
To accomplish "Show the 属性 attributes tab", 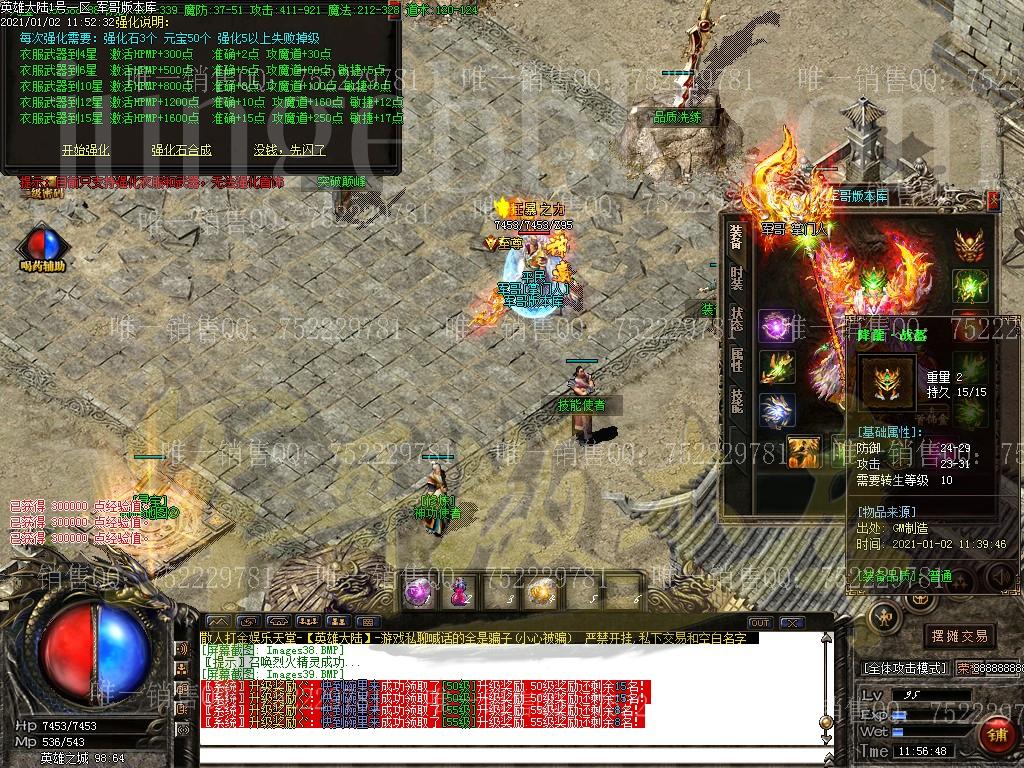I will (x=736, y=359).
